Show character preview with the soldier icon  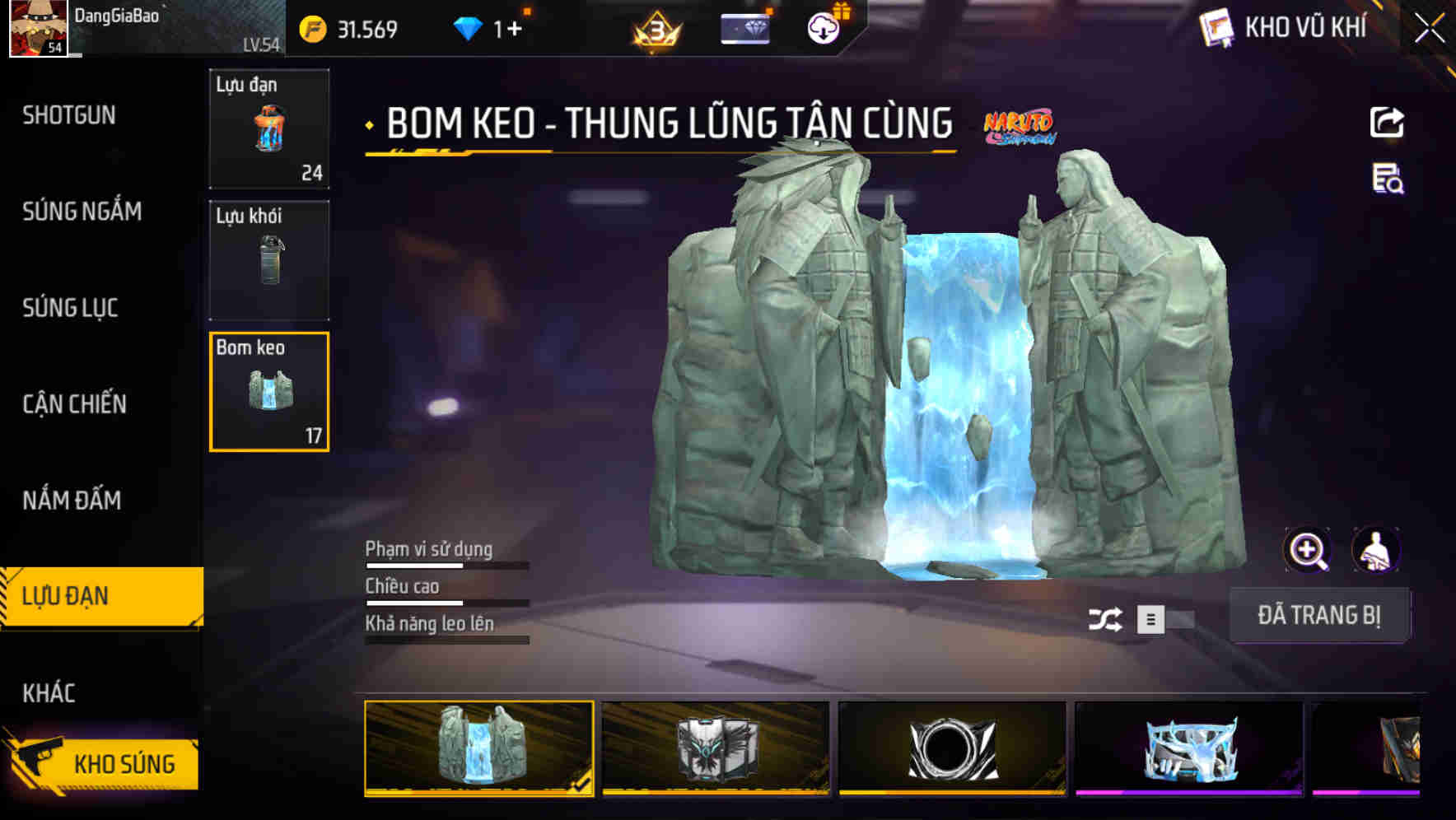[1375, 550]
